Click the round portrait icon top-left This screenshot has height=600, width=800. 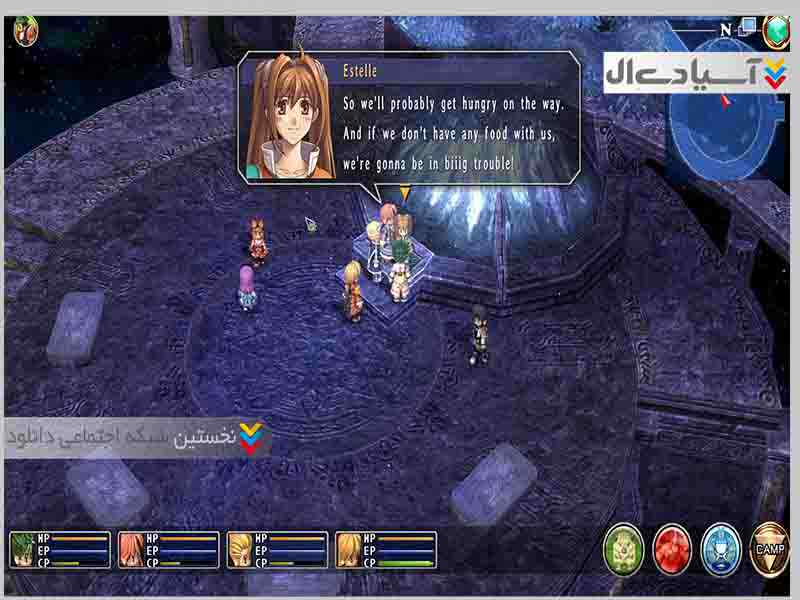[x=25, y=30]
